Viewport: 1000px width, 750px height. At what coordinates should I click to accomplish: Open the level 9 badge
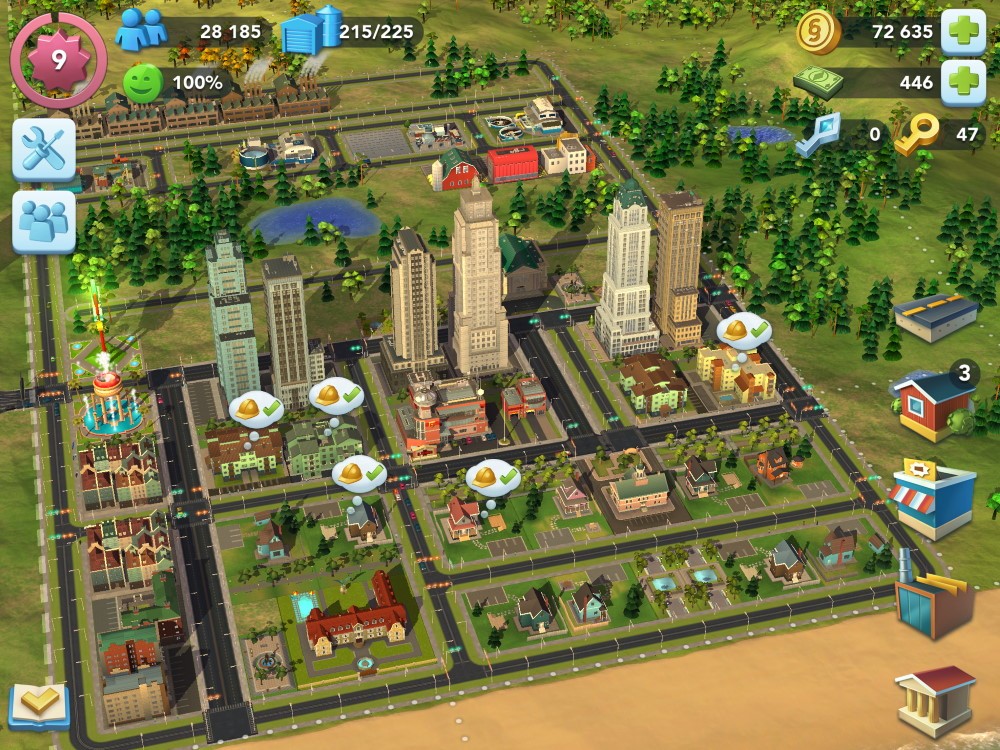pos(58,60)
